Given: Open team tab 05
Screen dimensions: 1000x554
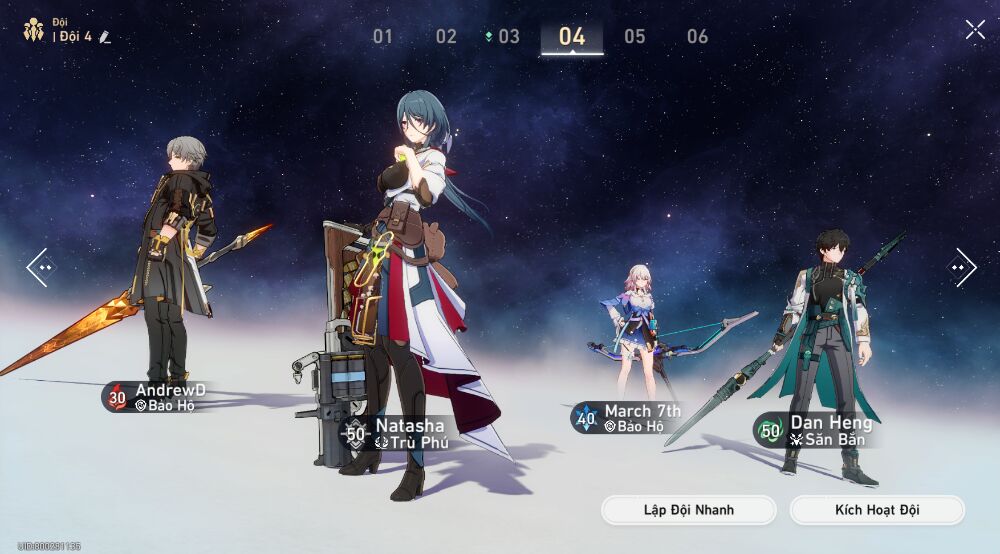Looking at the screenshot, I should click(x=635, y=37).
